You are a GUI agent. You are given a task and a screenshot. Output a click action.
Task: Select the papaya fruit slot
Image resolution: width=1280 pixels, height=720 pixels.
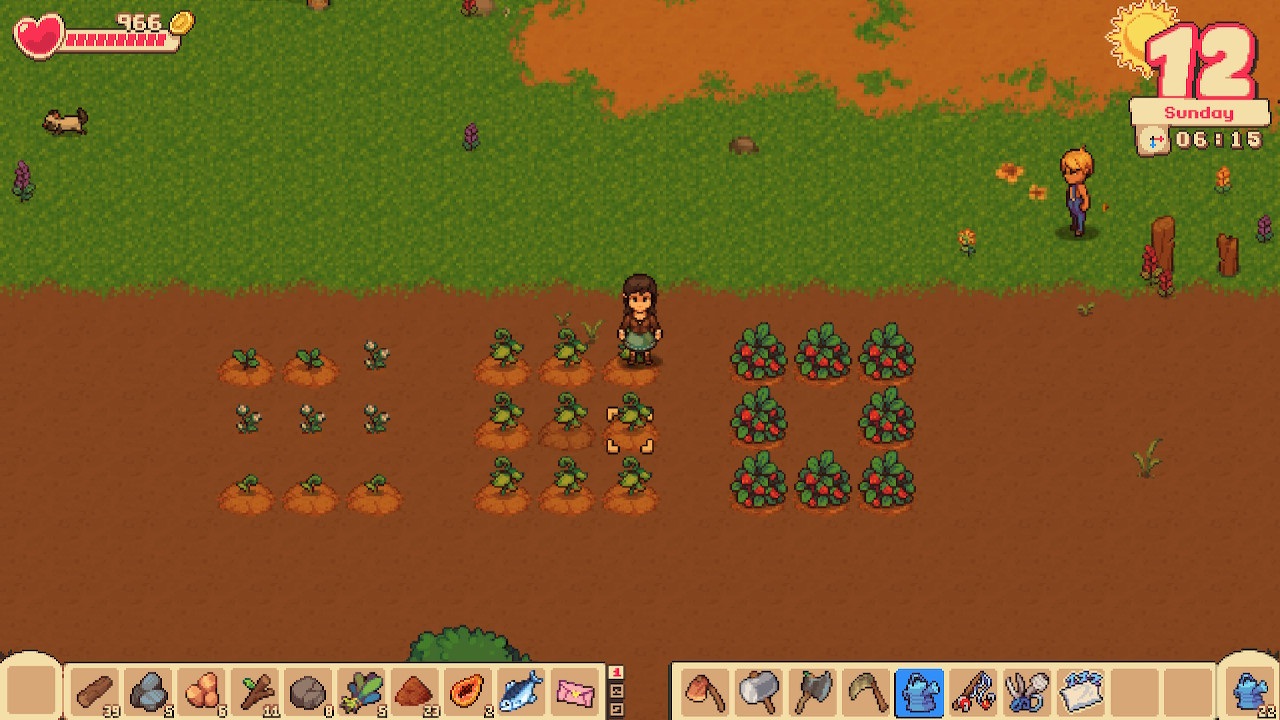point(467,691)
